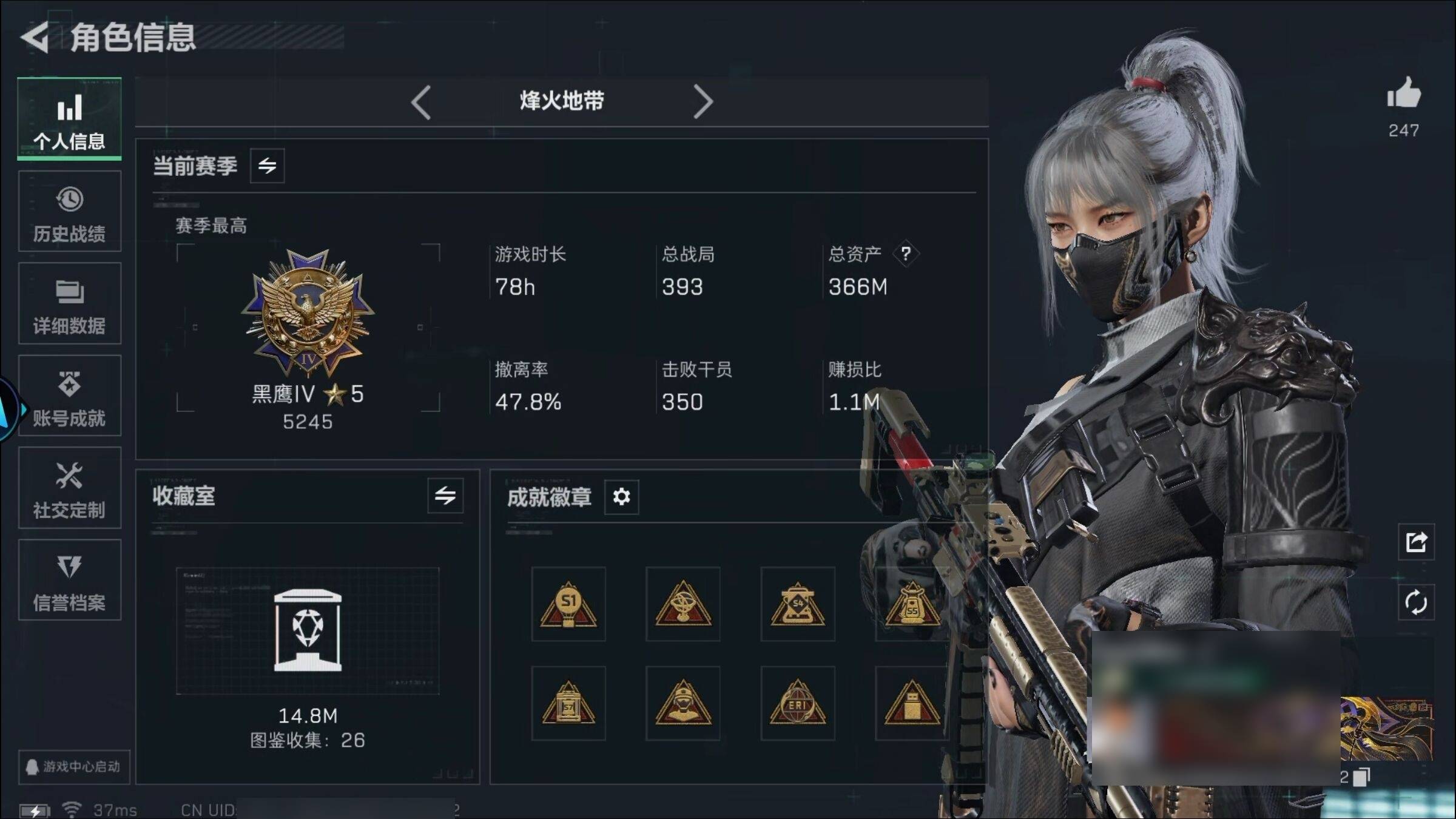Click the 收藏室 swap button

(x=445, y=496)
